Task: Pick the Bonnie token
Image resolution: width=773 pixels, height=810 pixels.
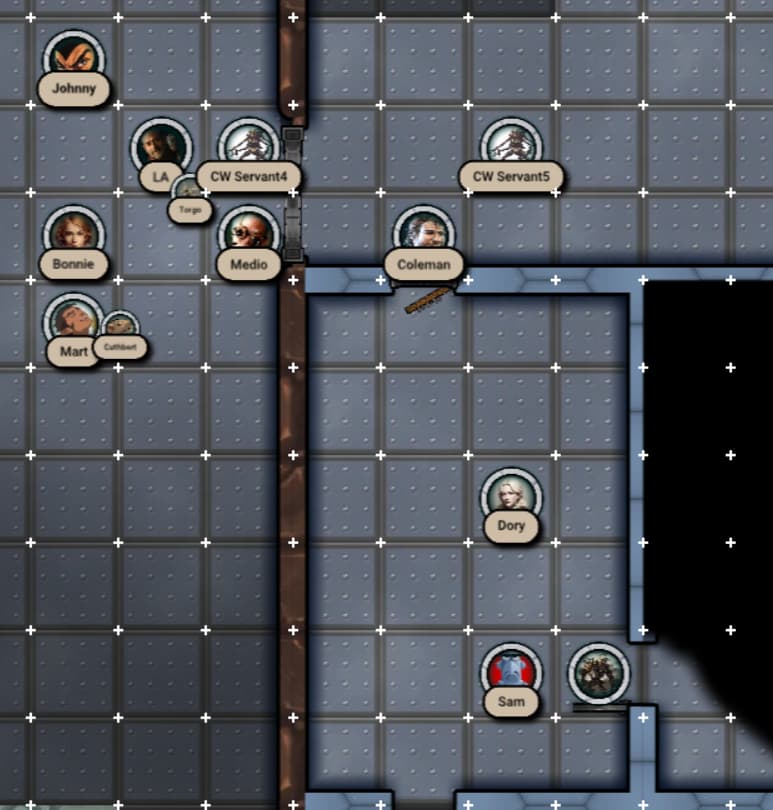Action: pos(73,235)
